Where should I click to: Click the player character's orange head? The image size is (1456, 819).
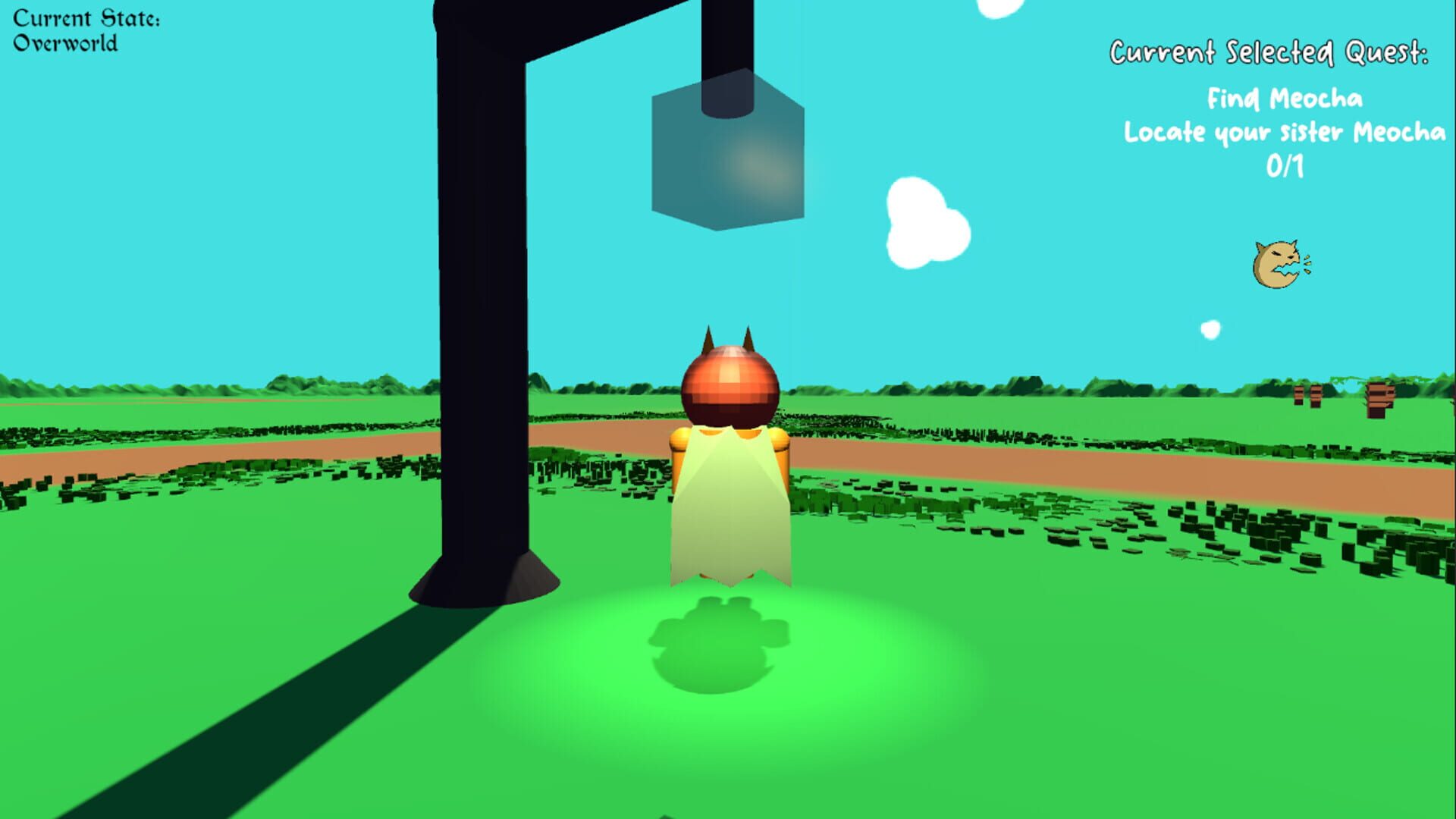pos(730,383)
